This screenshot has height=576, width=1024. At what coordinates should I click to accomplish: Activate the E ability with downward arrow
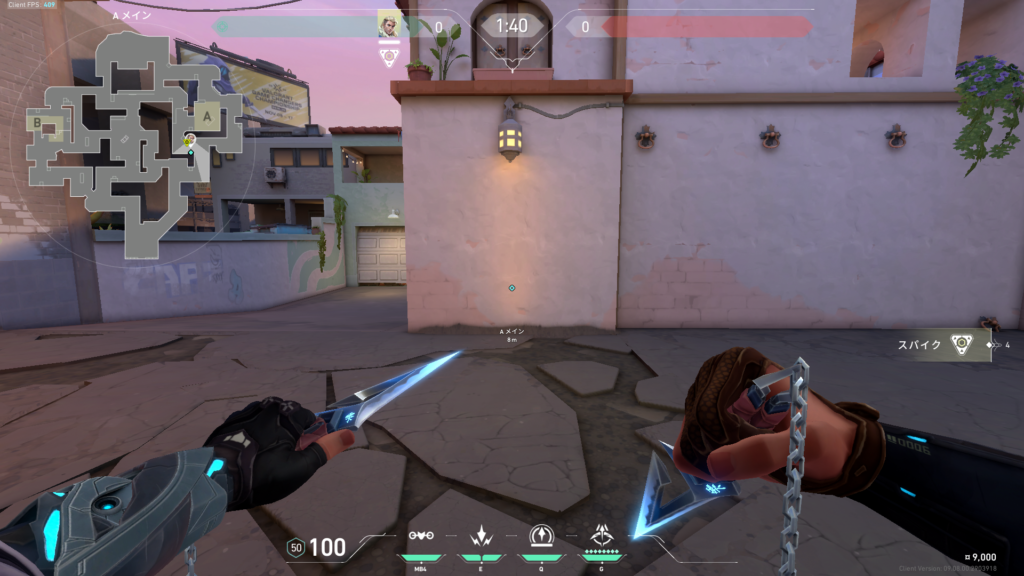coord(479,537)
